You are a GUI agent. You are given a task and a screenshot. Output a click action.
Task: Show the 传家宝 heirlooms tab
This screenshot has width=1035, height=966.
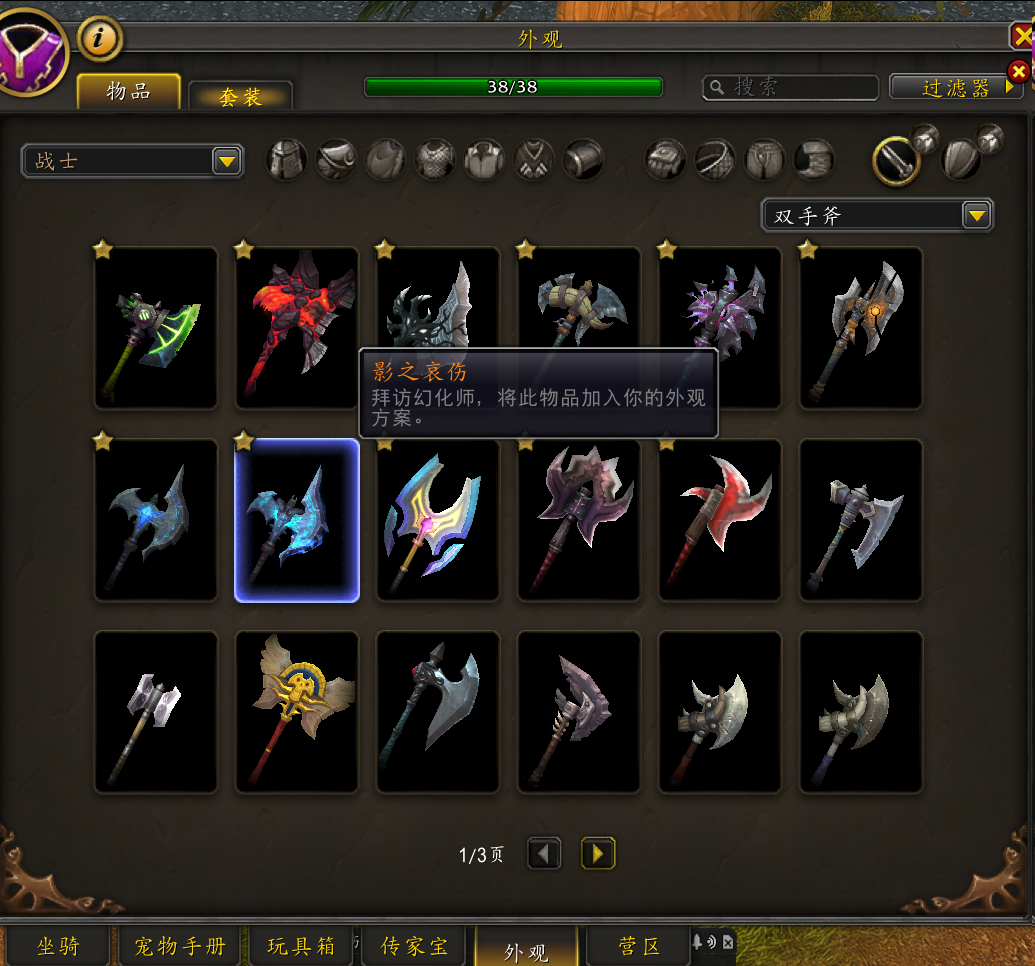click(x=415, y=946)
